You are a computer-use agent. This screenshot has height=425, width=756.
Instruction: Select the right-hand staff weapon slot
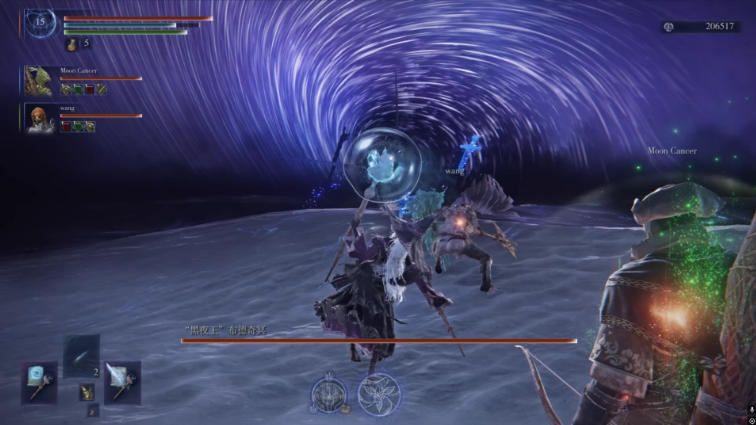tap(122, 382)
